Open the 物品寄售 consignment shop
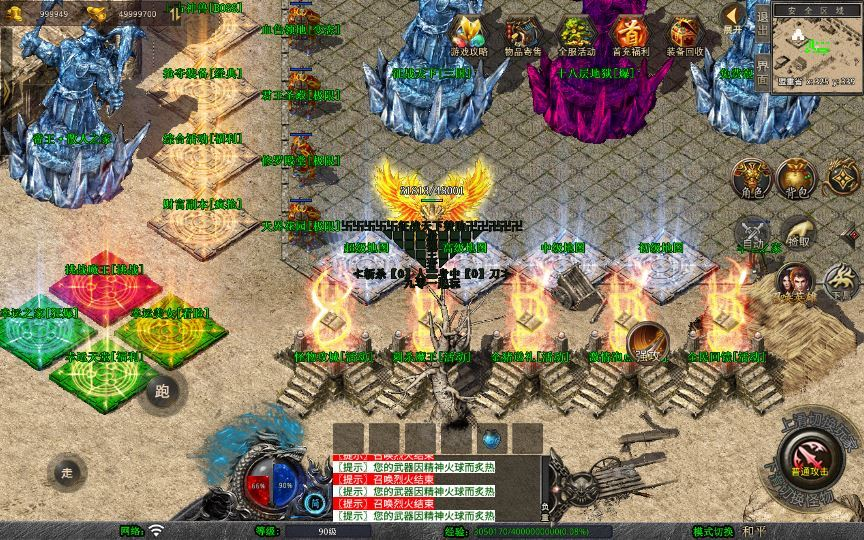864x540 pixels. [523, 36]
